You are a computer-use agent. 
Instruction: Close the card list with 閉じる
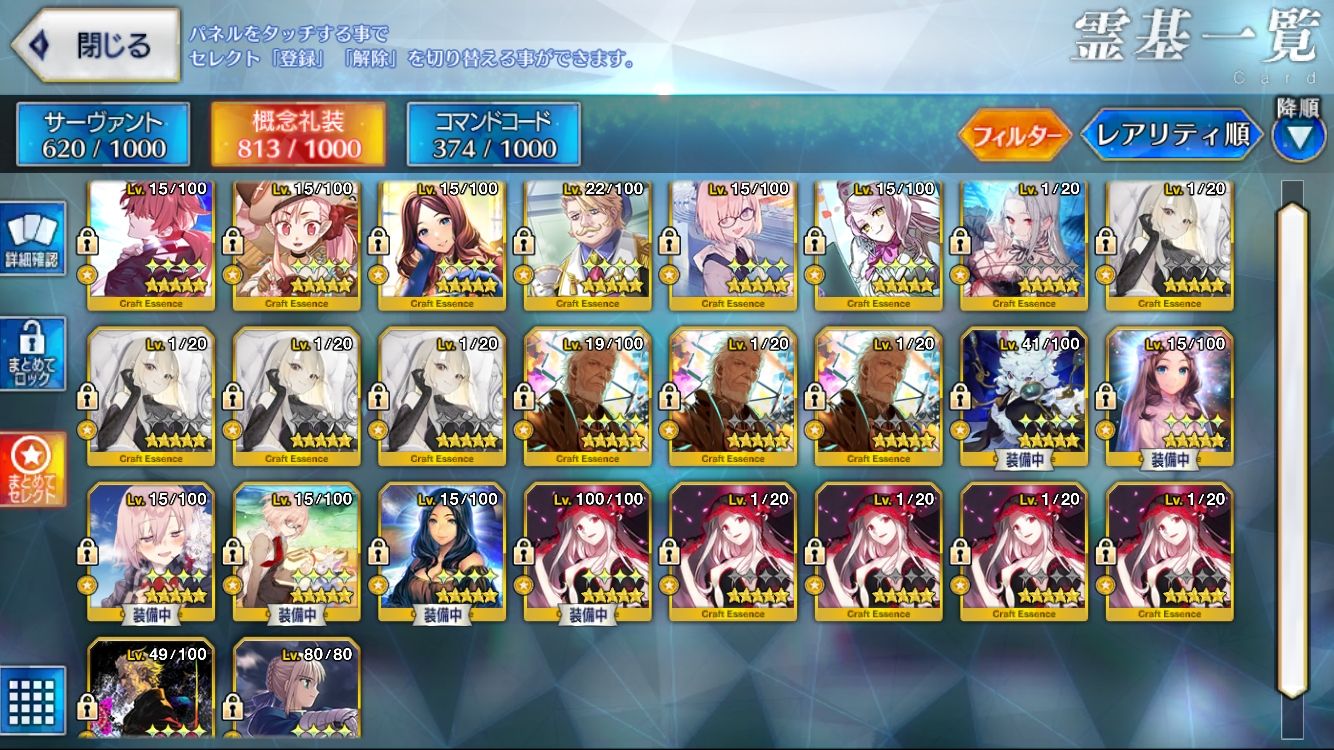coord(95,45)
